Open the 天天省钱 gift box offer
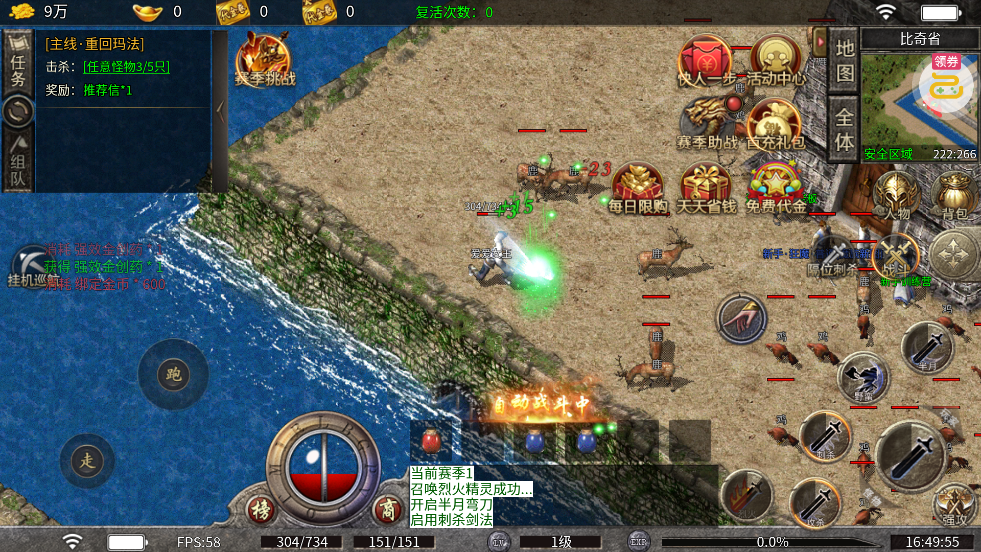The height and width of the screenshot is (552, 981). pyautogui.click(x=706, y=188)
